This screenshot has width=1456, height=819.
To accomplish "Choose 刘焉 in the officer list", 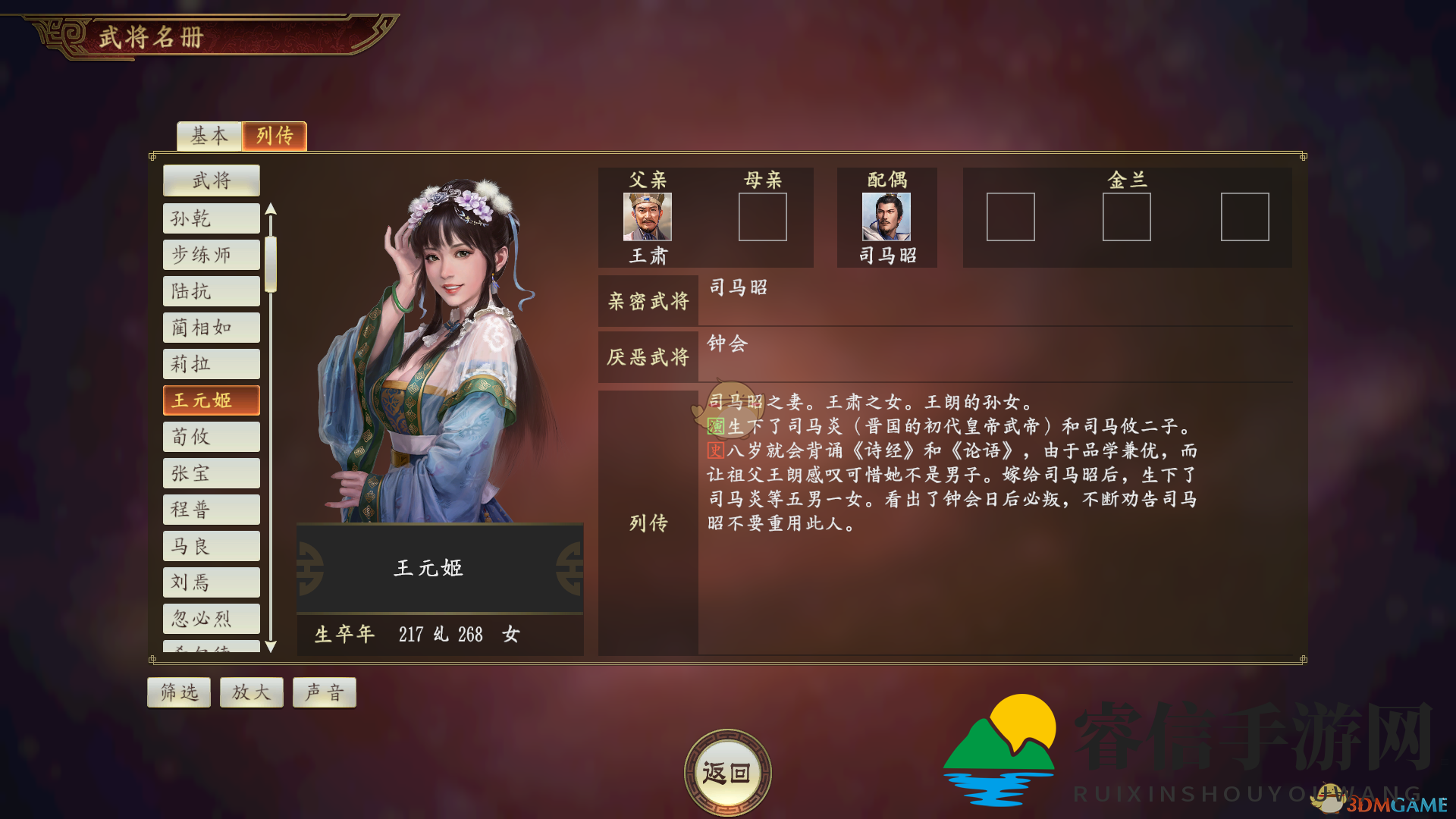I will pos(212,582).
